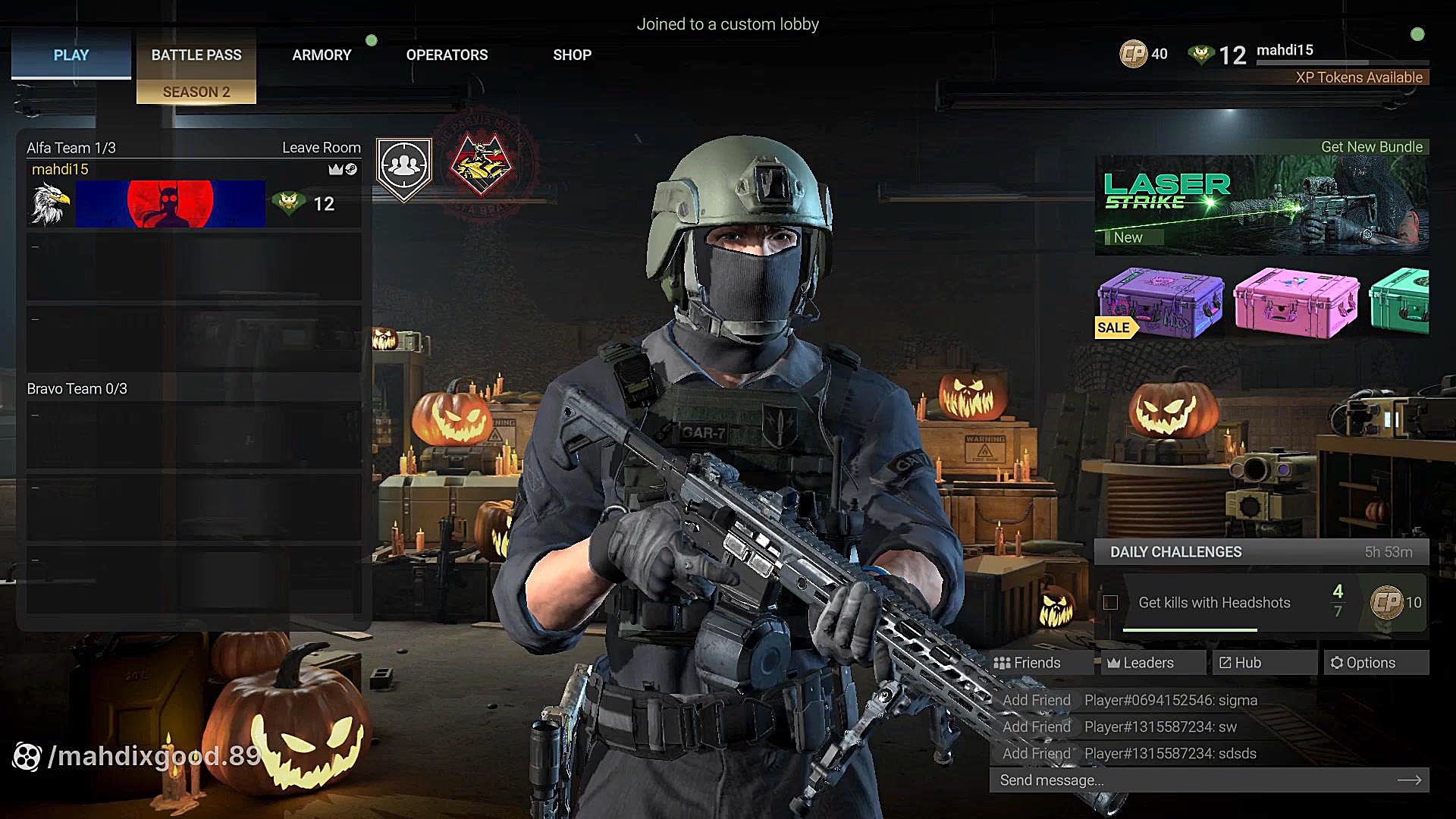Screen dimensions: 1456x819
Task: Open the Options menu
Action: [1363, 663]
